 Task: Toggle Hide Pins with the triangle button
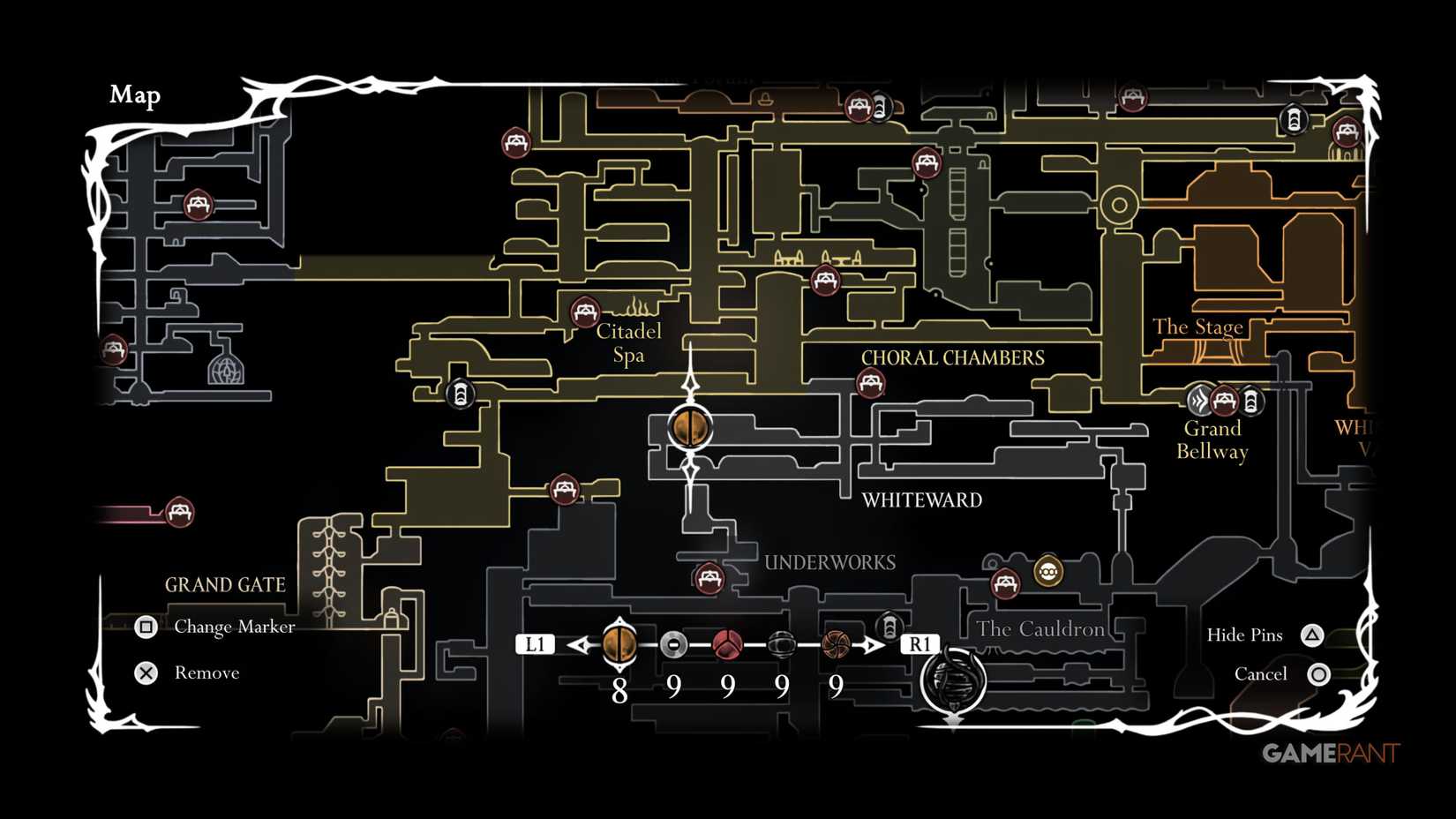[x=1314, y=634]
